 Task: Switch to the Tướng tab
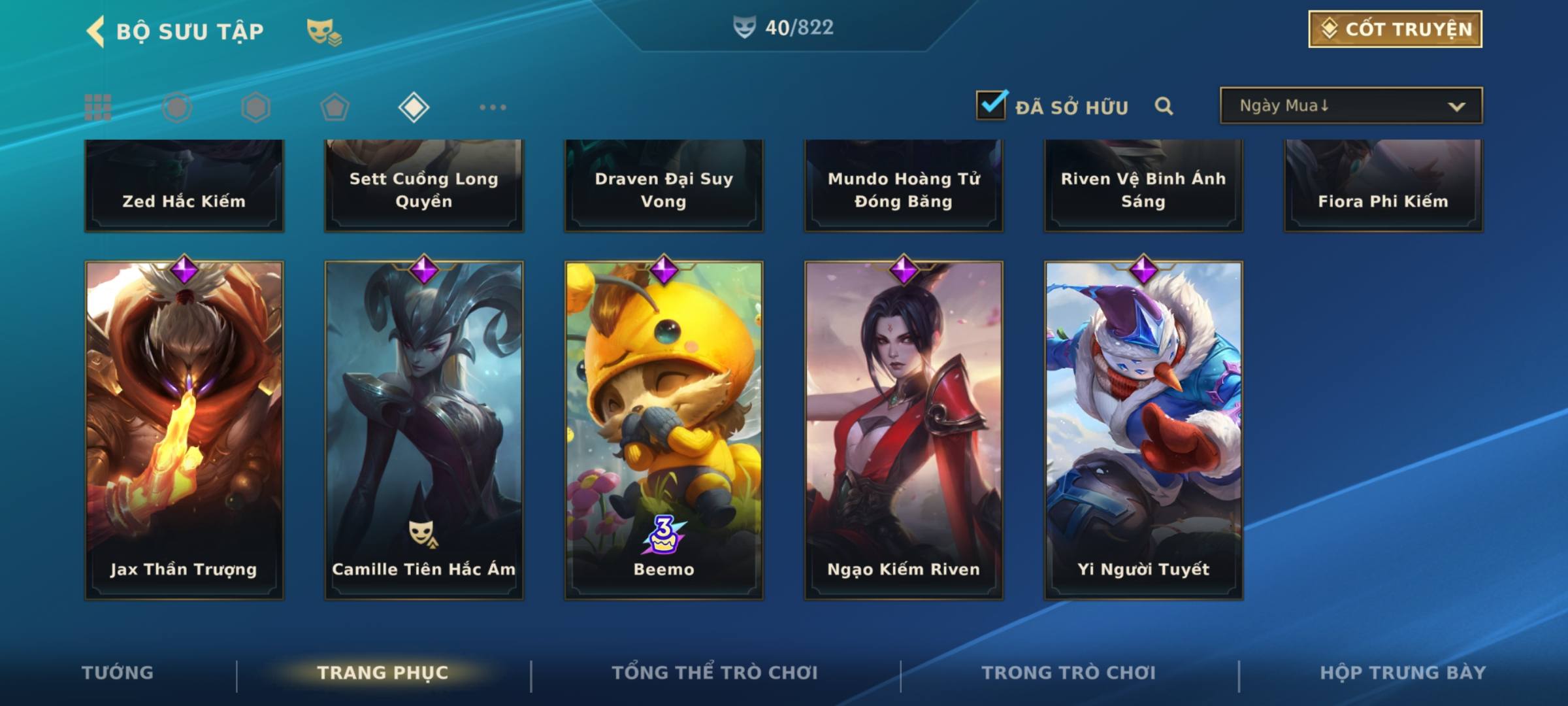click(118, 673)
